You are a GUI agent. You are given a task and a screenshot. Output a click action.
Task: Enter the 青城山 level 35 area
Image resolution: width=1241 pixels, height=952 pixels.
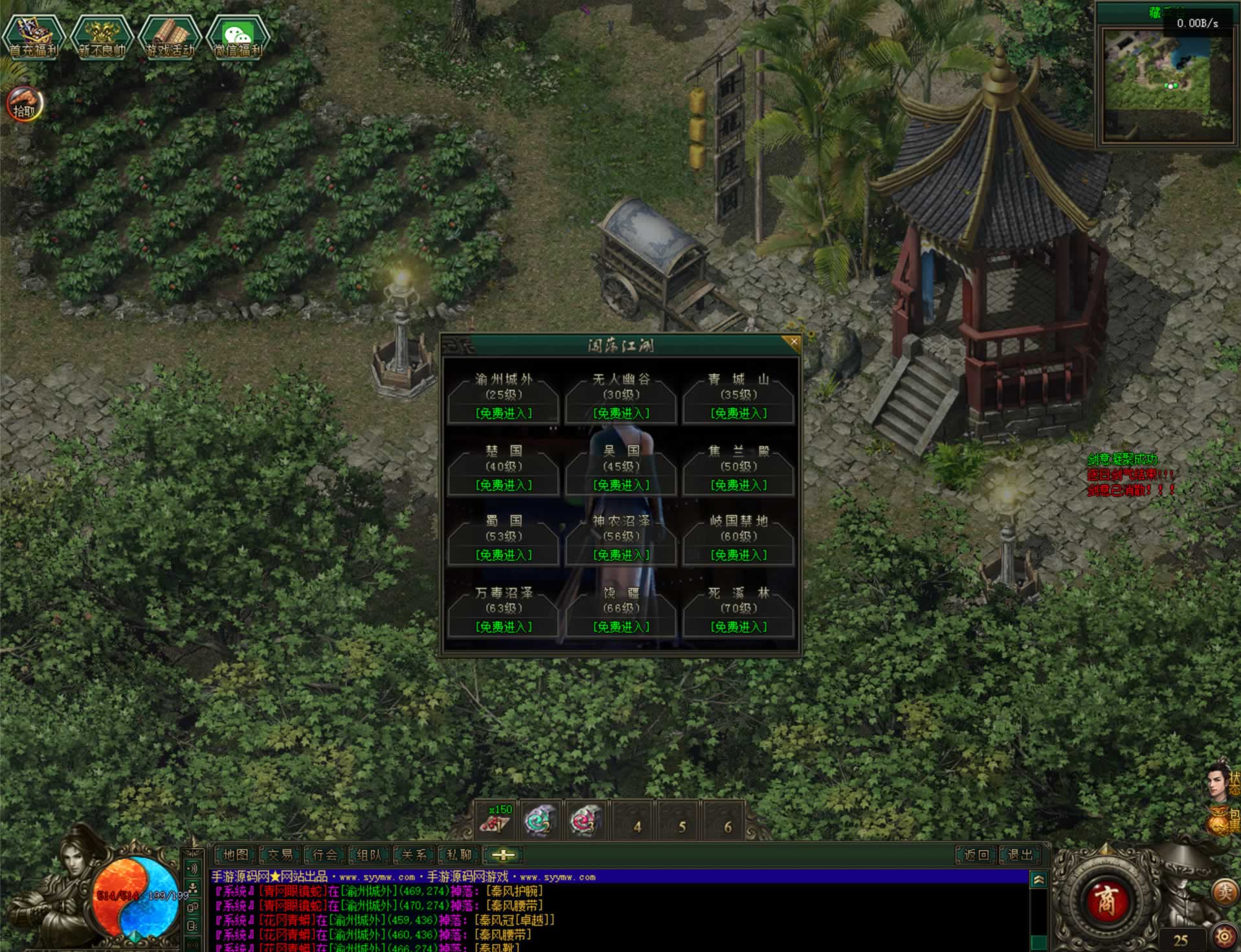[x=739, y=413]
